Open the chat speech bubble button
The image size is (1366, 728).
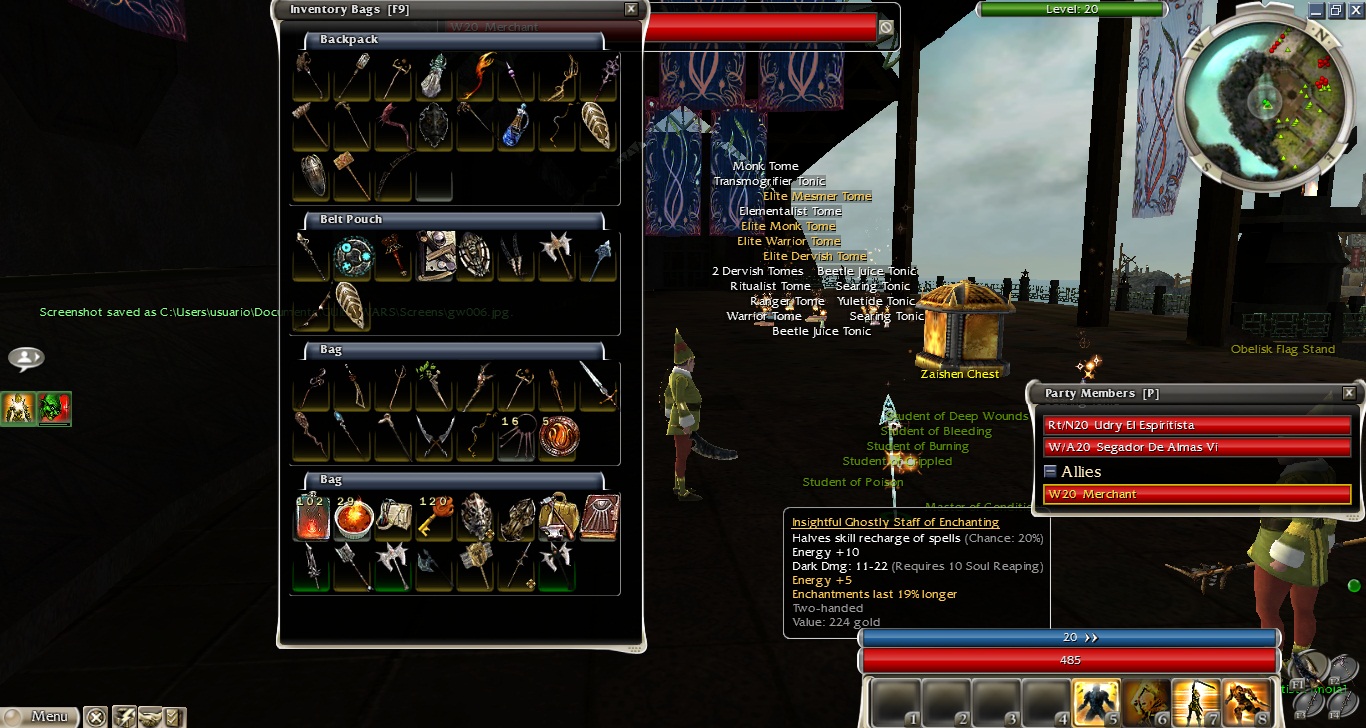[26, 358]
